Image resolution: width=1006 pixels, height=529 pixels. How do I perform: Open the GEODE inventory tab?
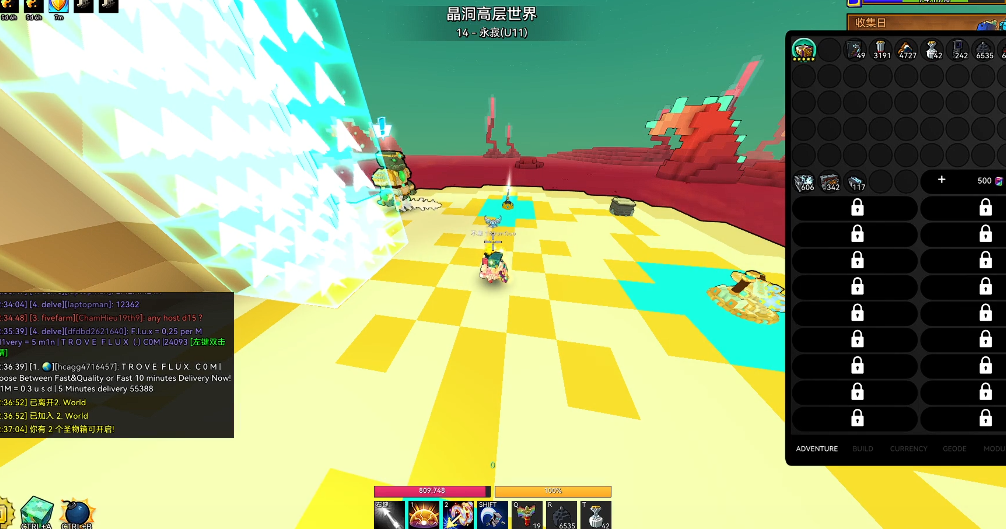coord(955,448)
